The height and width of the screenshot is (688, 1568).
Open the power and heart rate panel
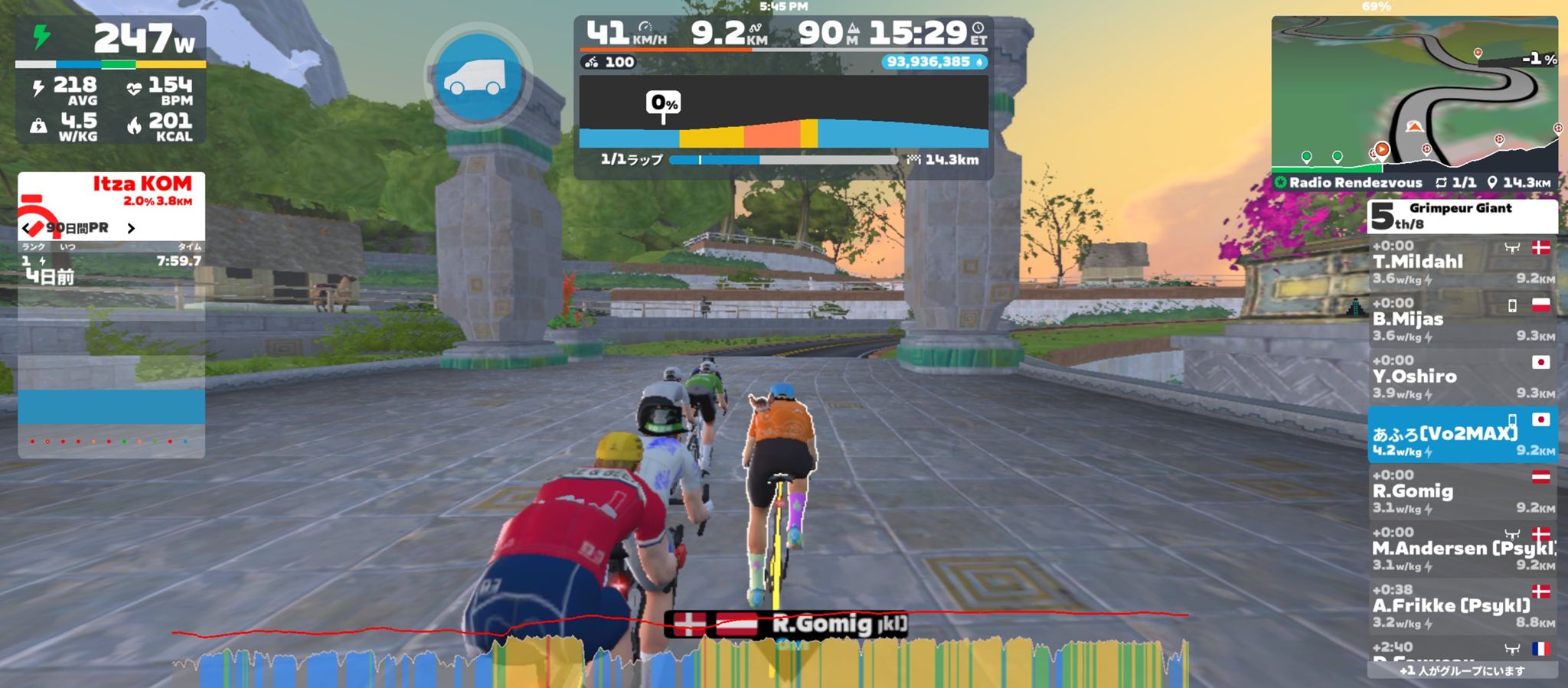pos(111,80)
